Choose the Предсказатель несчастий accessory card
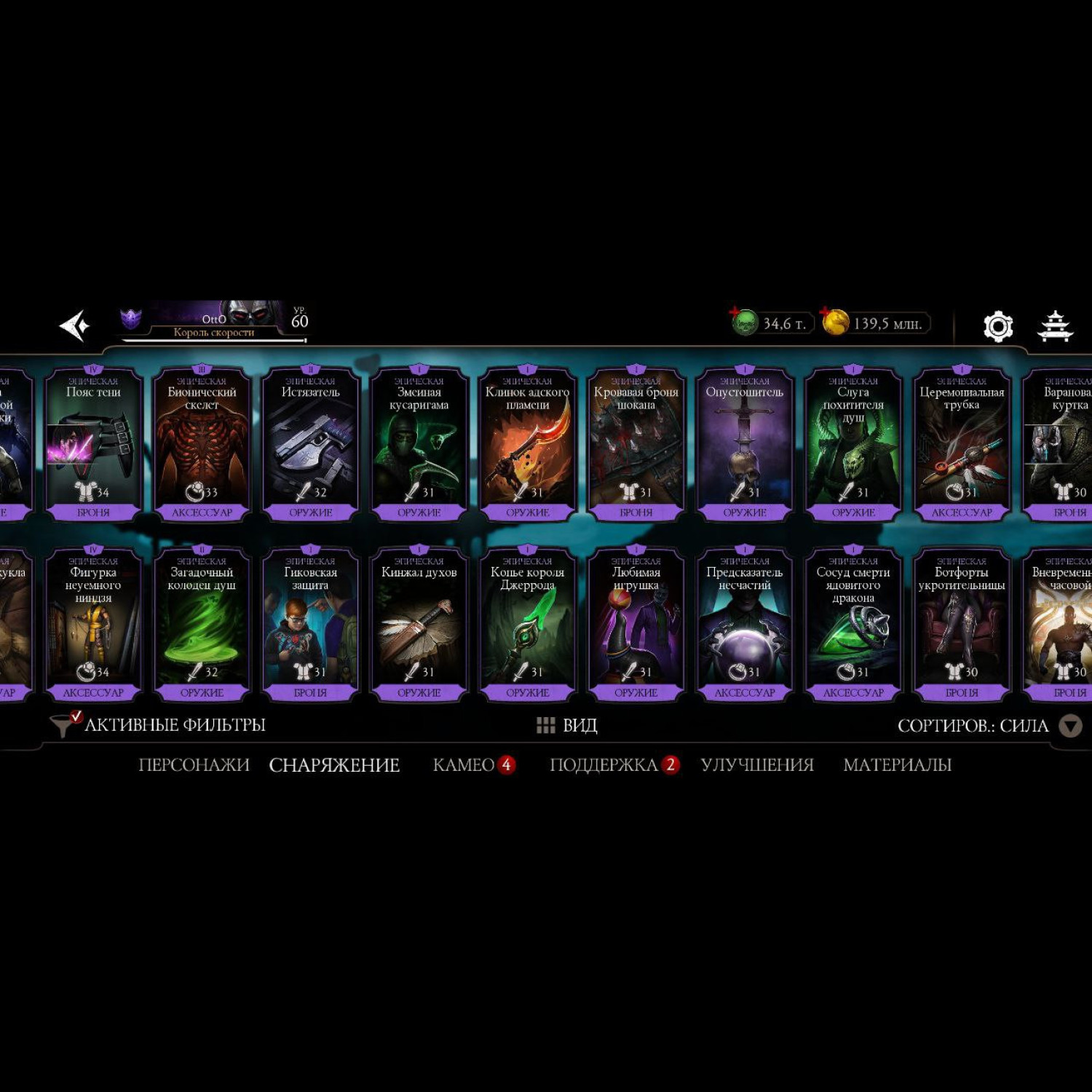Image resolution: width=1092 pixels, height=1092 pixels. pos(744,624)
